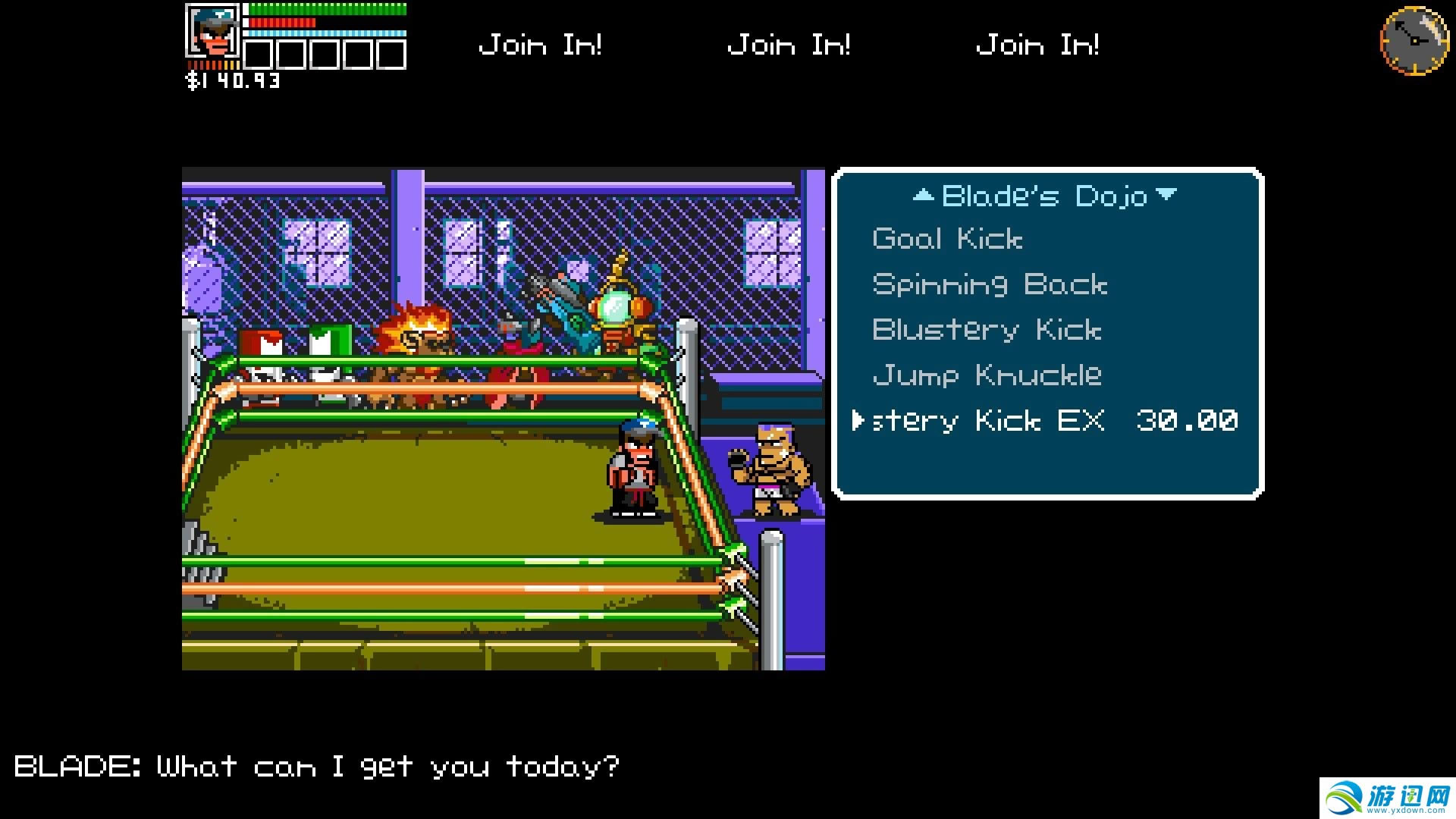This screenshot has height=819, width=1456.
Task: Open the clock icon in the corner
Action: coord(1414,41)
